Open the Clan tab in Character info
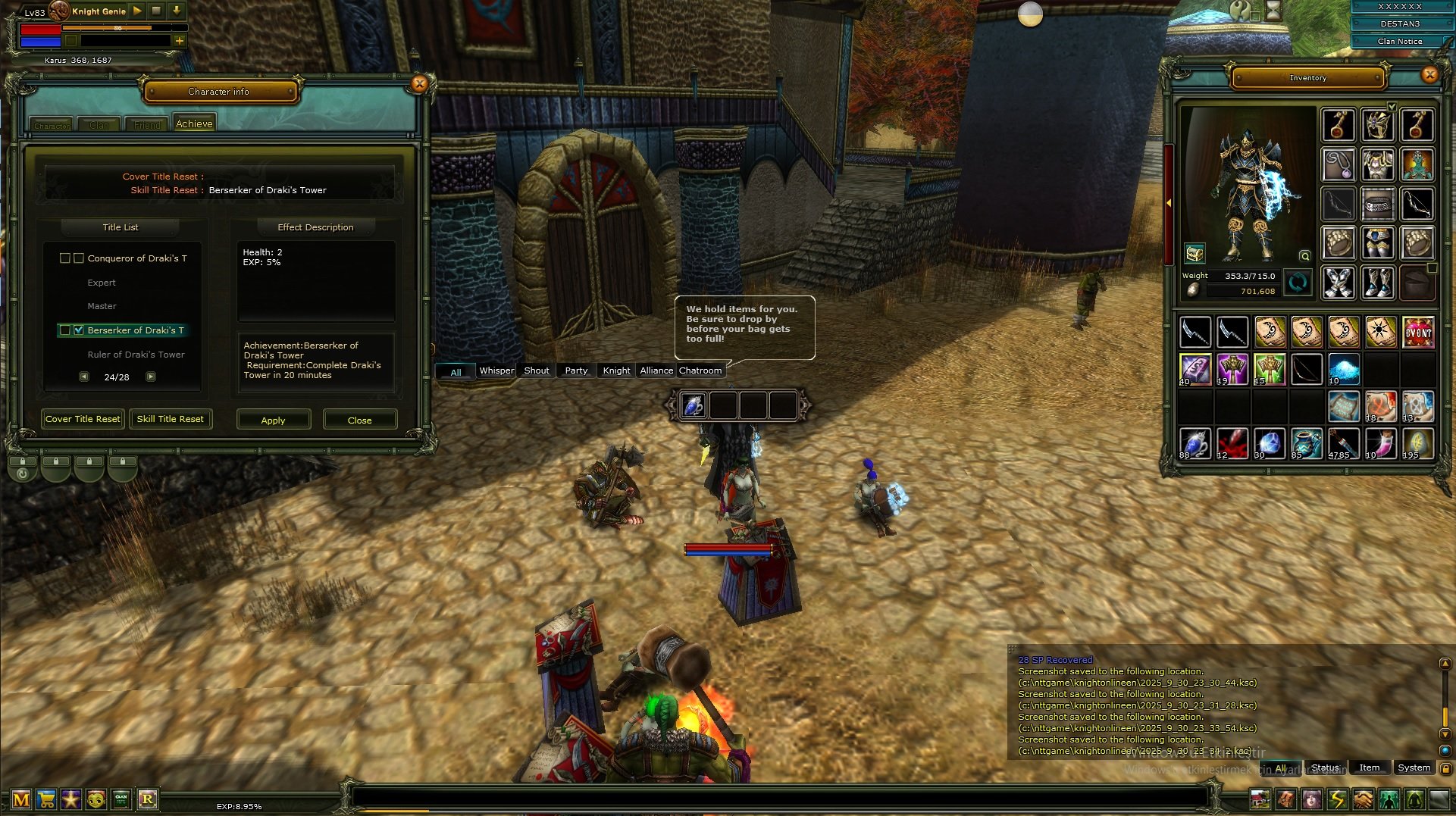1456x816 pixels. [x=99, y=125]
